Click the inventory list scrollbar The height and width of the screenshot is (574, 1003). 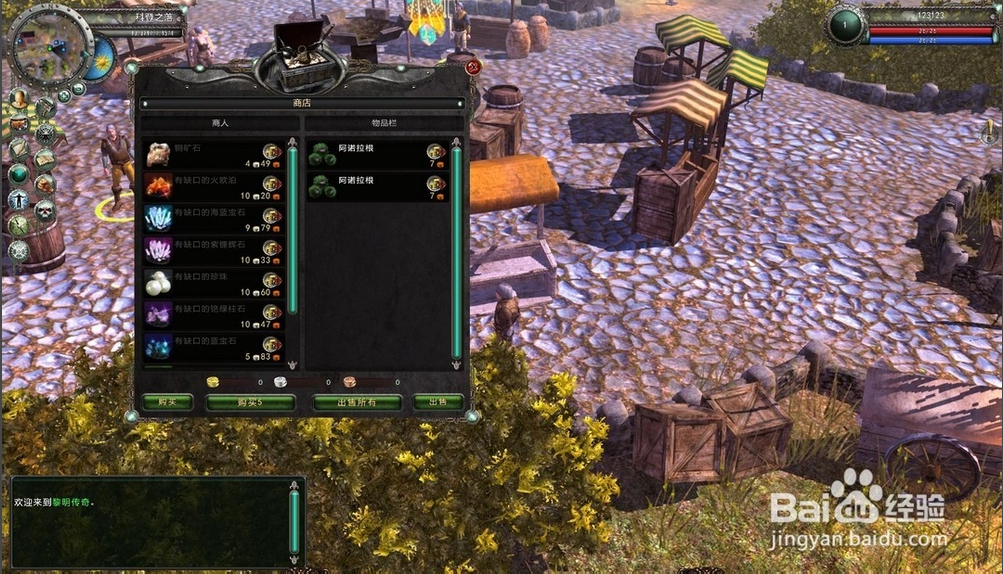click(x=457, y=250)
